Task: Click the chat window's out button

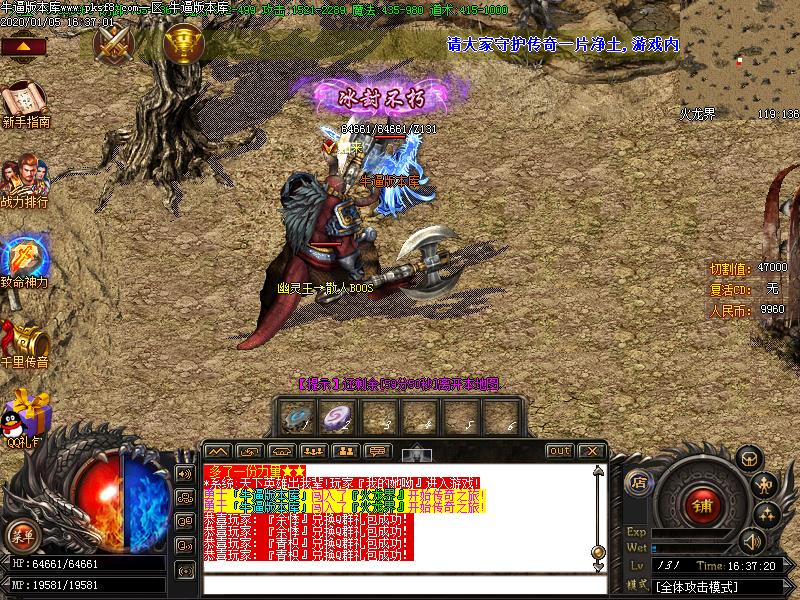Action: 560,451
